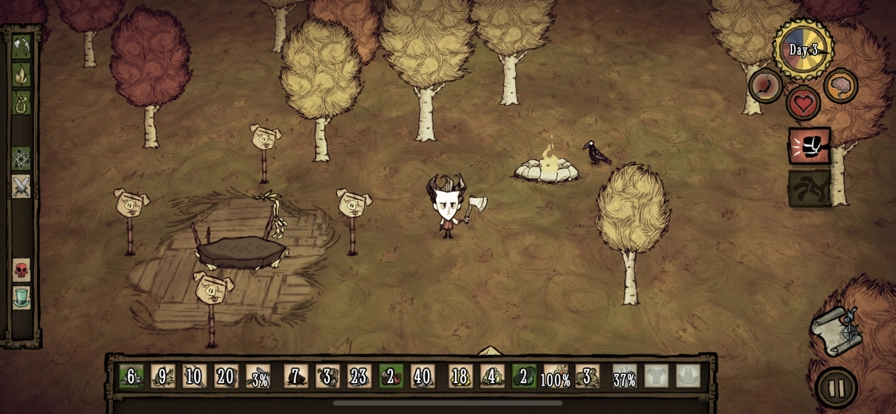Select the inventory slot with count 9
This screenshot has height=414, width=896.
162,376
